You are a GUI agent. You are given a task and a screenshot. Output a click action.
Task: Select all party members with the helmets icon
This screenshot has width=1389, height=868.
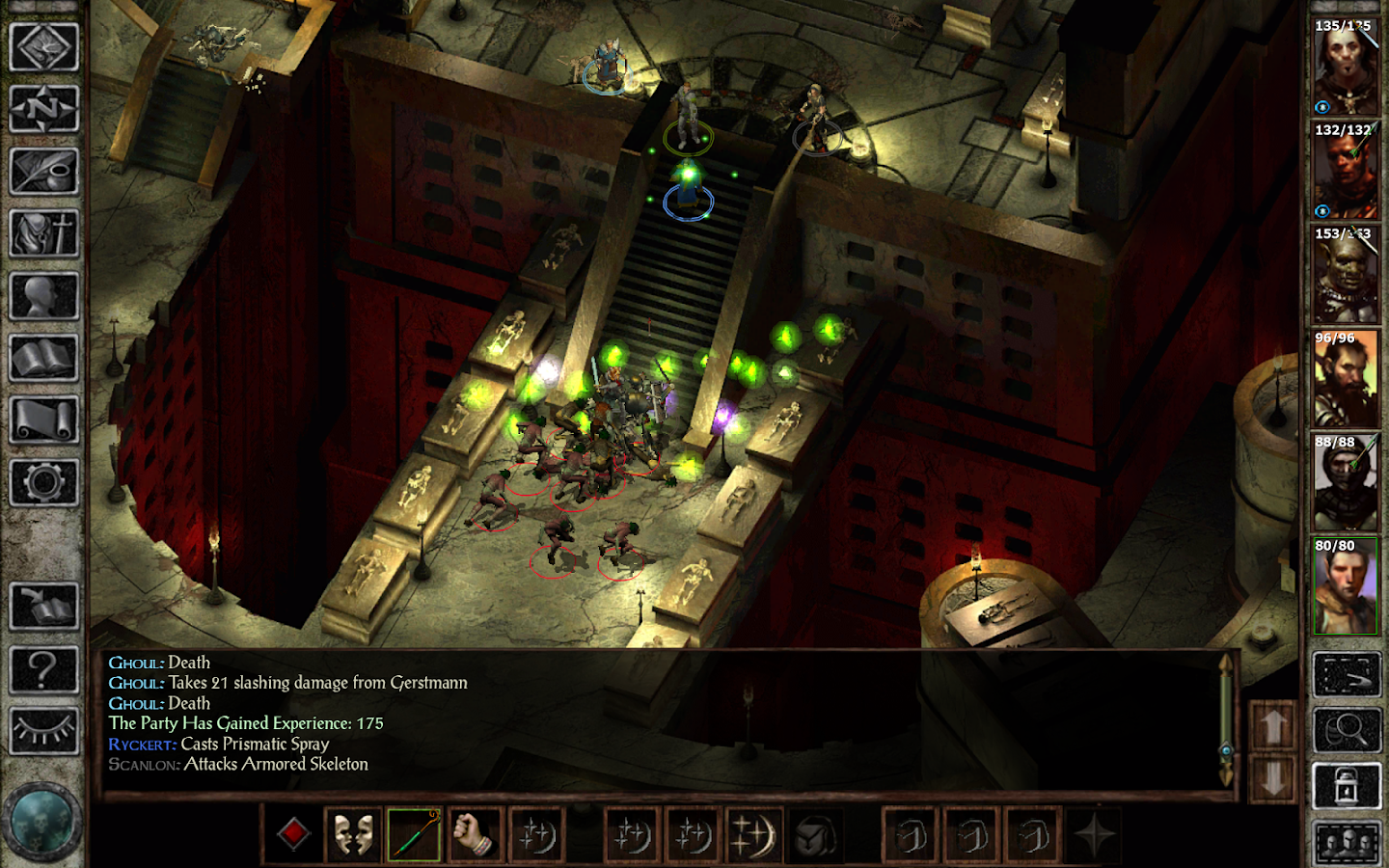click(x=1348, y=841)
